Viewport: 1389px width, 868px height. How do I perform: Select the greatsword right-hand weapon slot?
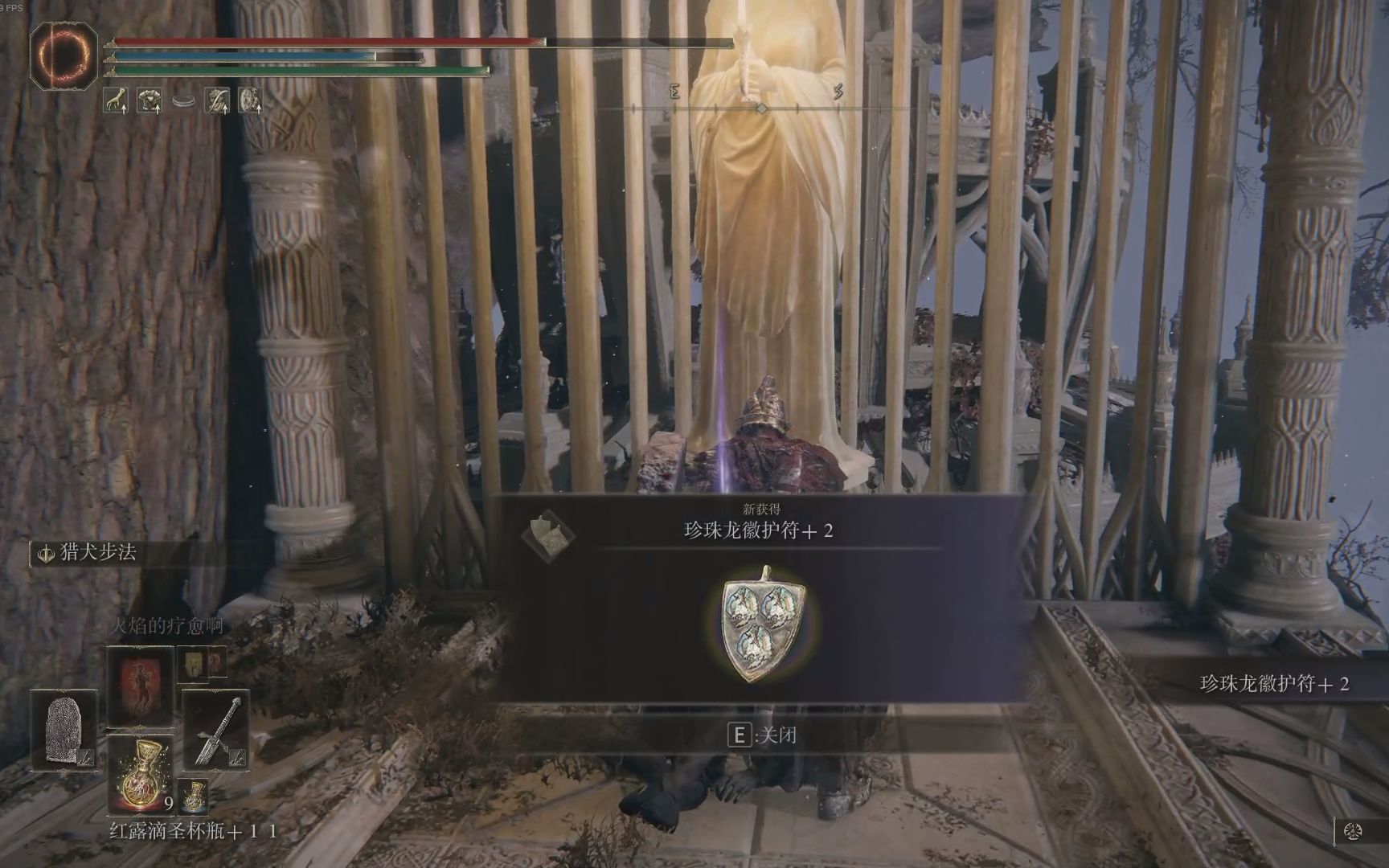(215, 730)
